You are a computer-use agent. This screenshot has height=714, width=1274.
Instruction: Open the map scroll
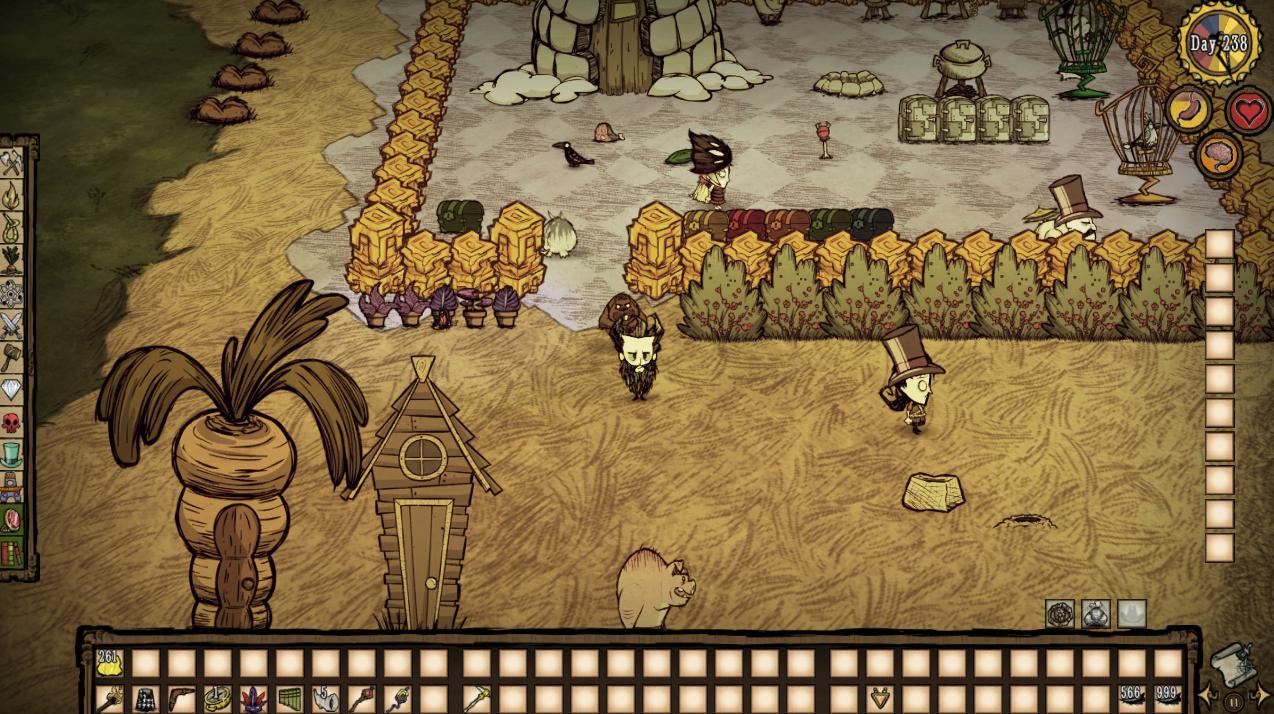coord(1232,661)
